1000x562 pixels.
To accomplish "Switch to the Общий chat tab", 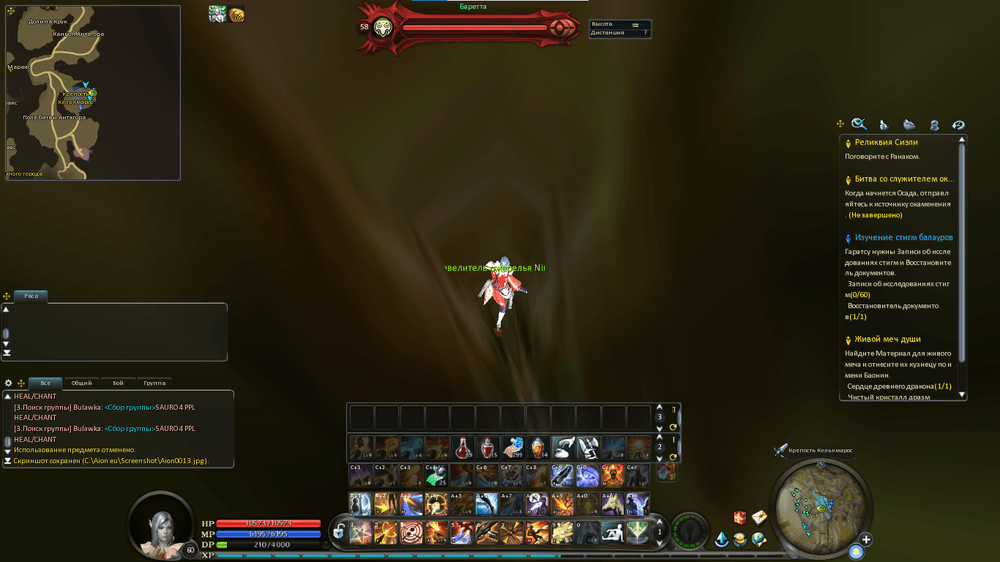I will pos(82,383).
